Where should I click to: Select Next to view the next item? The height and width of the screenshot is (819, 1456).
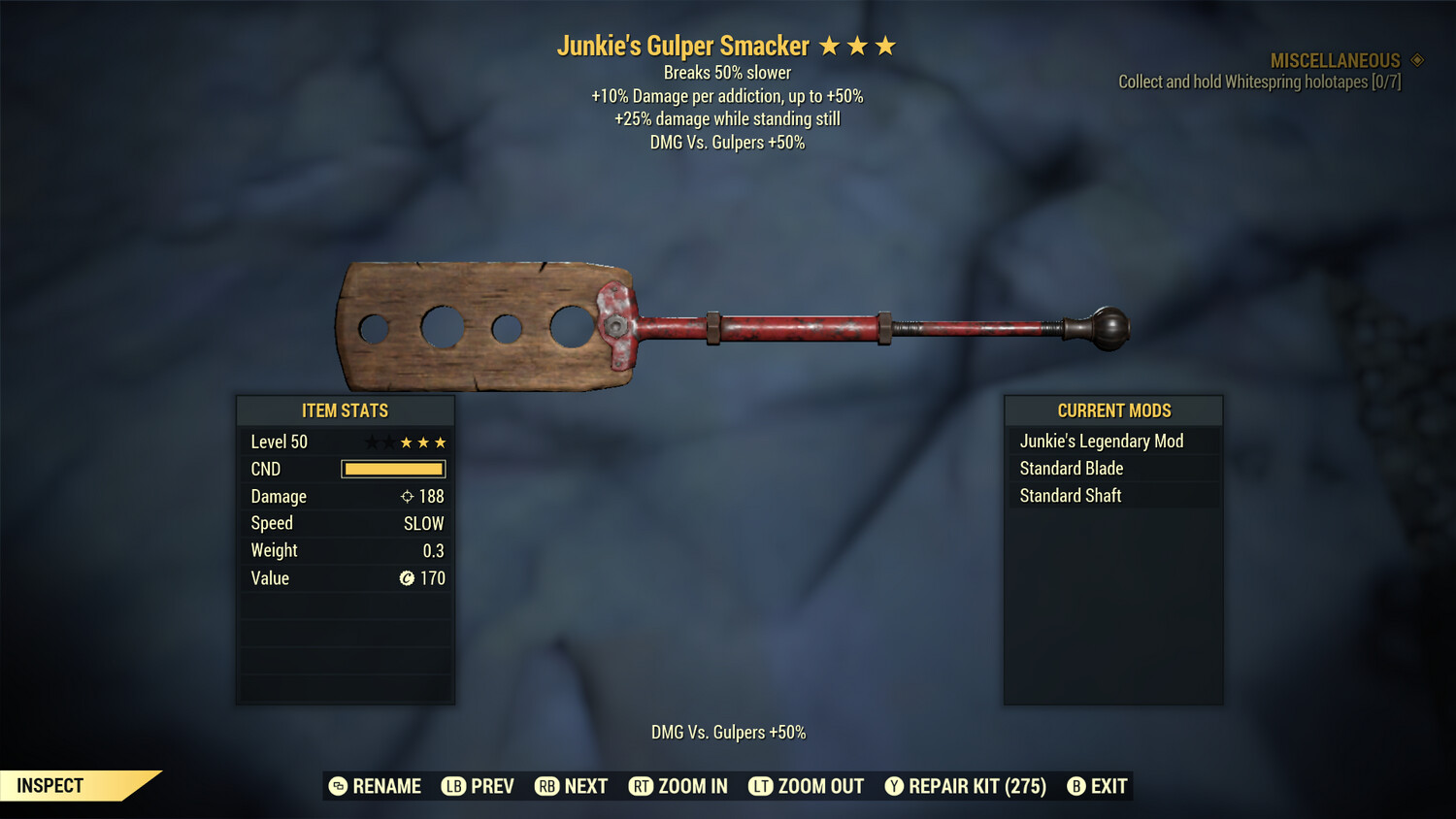click(571, 786)
